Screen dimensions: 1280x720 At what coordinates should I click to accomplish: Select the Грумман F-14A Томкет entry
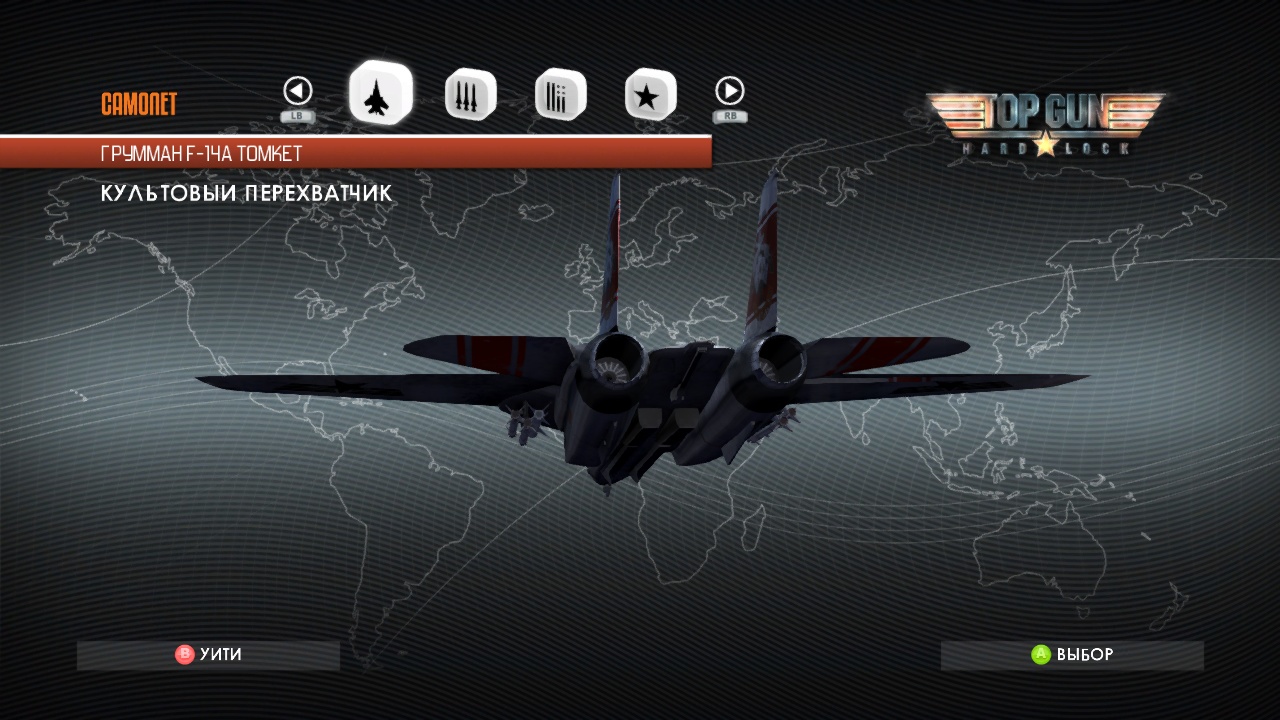tap(355, 154)
